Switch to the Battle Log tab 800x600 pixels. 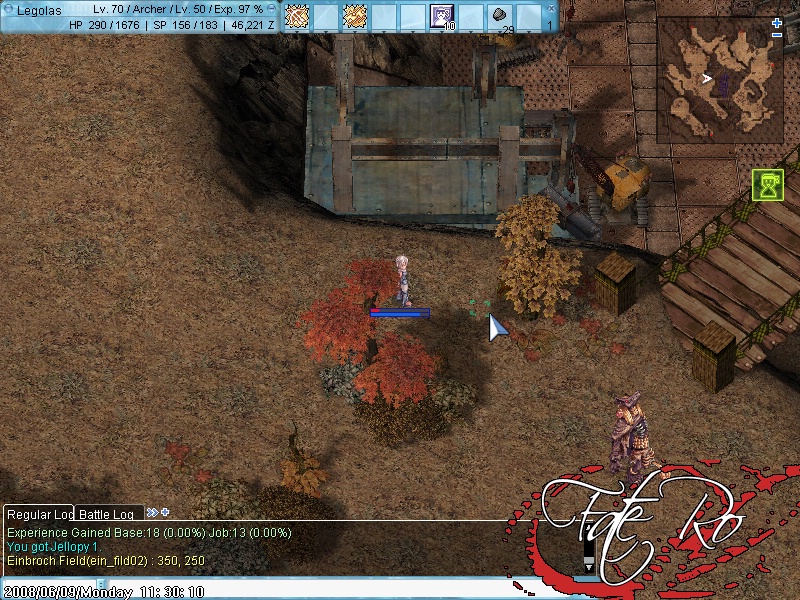tap(106, 514)
